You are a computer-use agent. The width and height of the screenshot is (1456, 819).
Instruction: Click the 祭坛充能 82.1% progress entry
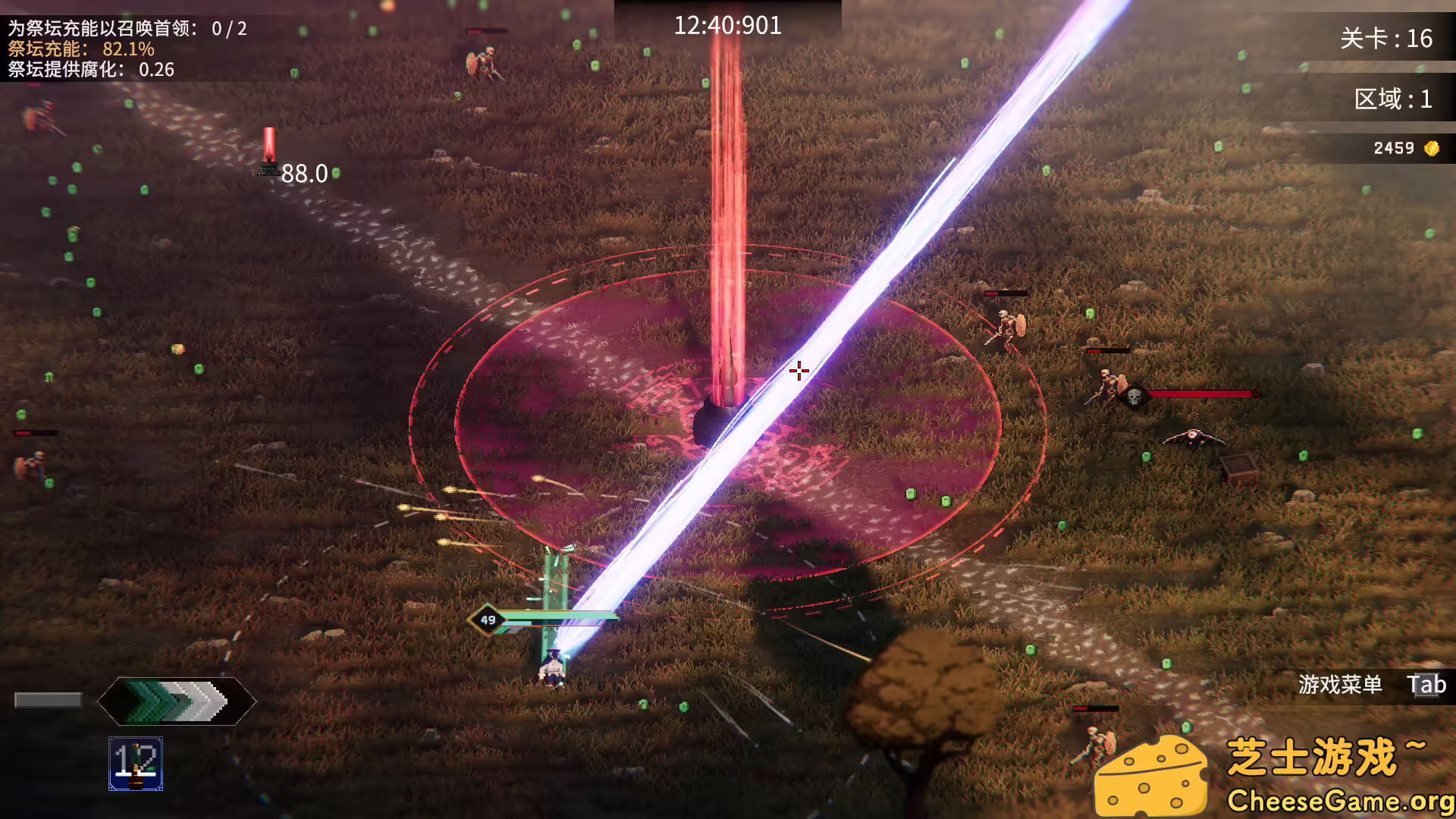80,50
